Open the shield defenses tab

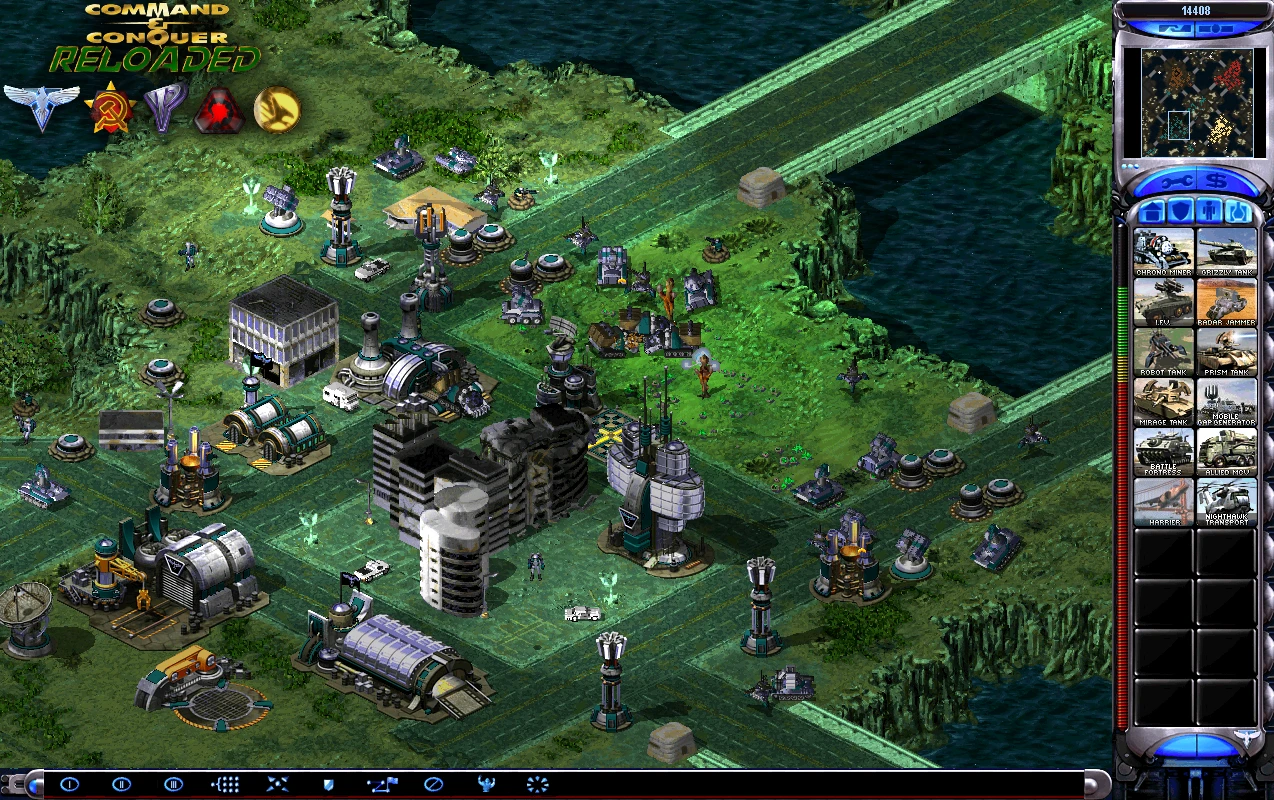click(x=1180, y=212)
